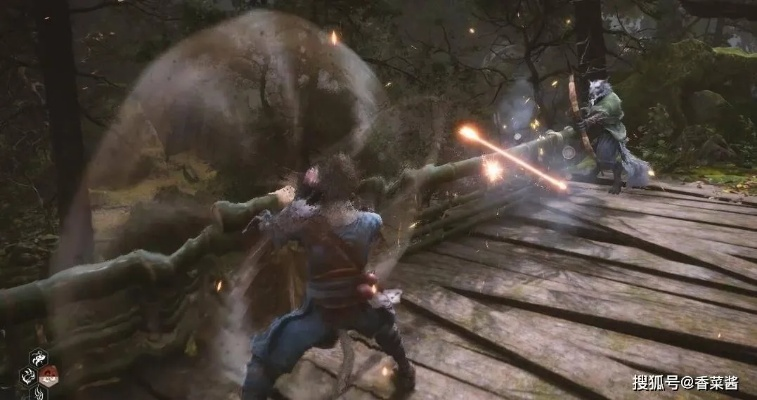Activate the white swirling cloud spell hexagon
This screenshot has width=757, height=400.
coord(28,376)
